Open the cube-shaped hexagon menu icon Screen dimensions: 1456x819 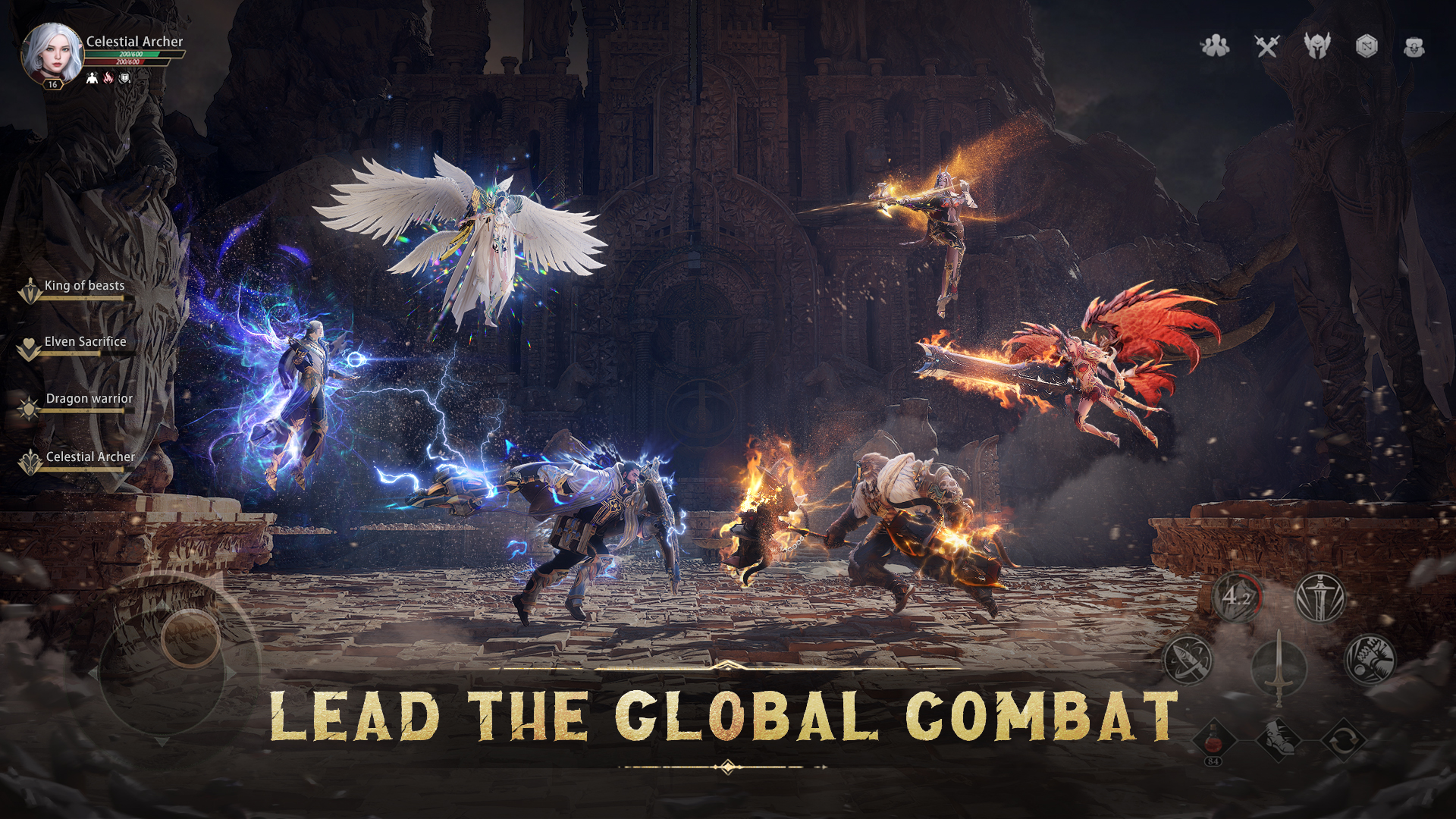click(1367, 46)
